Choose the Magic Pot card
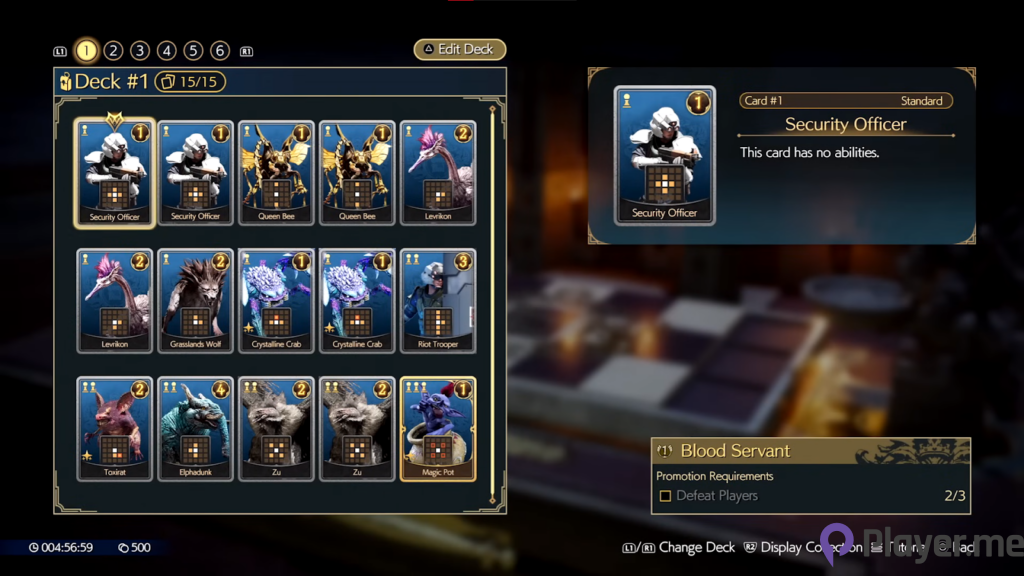Screen dimensions: 1024x576 pyautogui.click(x=438, y=429)
